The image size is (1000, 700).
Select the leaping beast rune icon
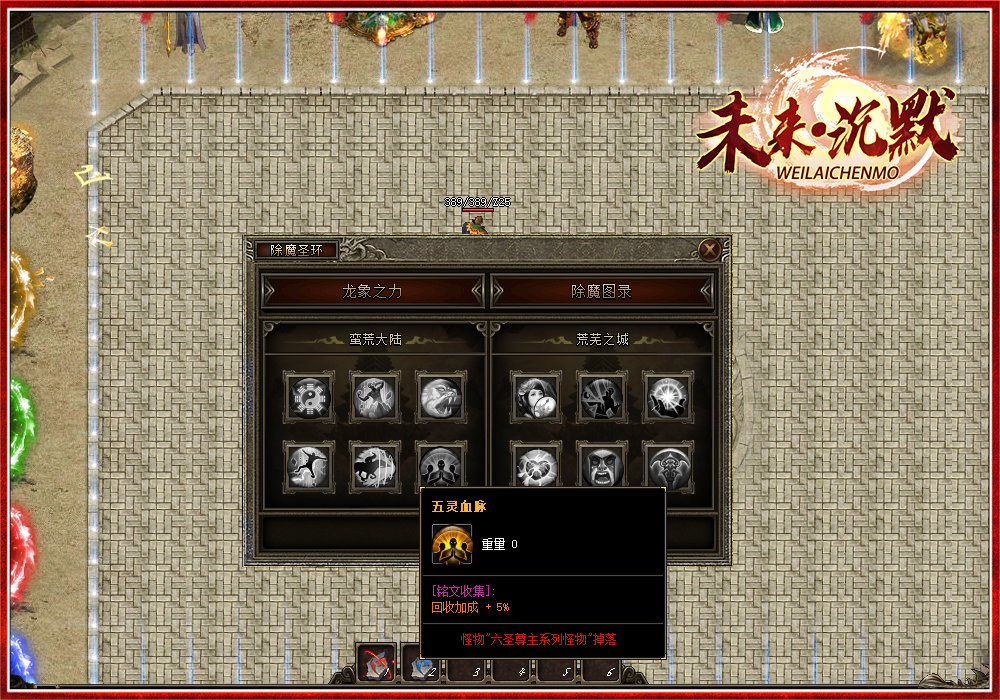[x=374, y=398]
